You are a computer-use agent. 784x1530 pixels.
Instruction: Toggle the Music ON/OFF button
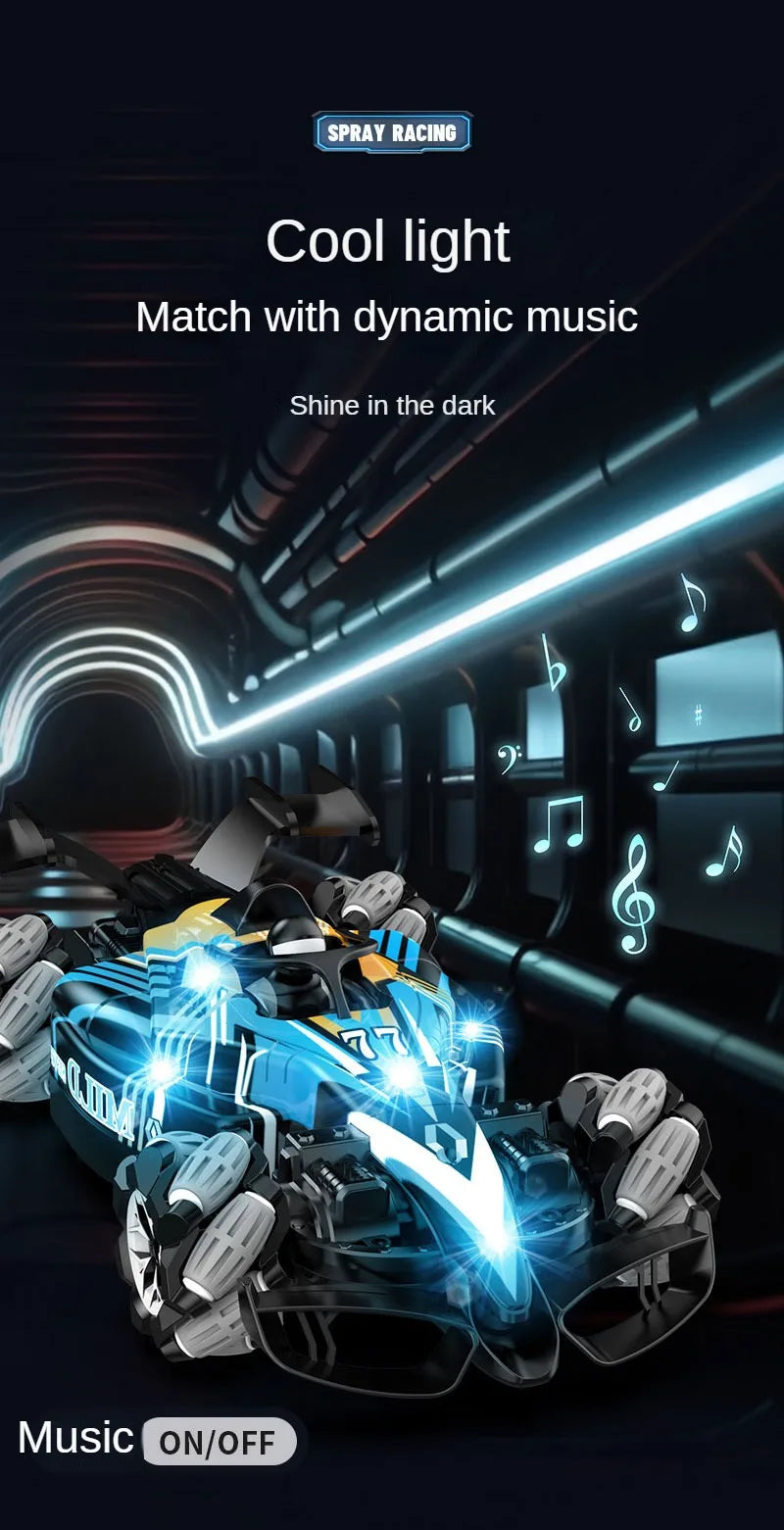[x=219, y=1442]
